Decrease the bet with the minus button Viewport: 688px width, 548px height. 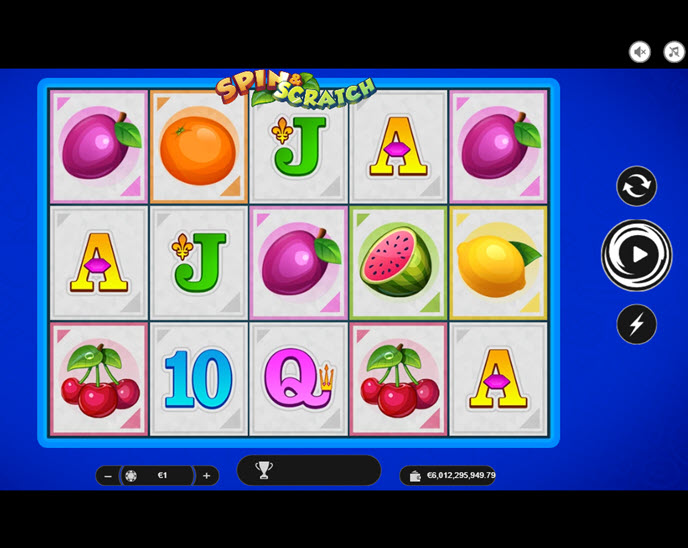coord(108,476)
